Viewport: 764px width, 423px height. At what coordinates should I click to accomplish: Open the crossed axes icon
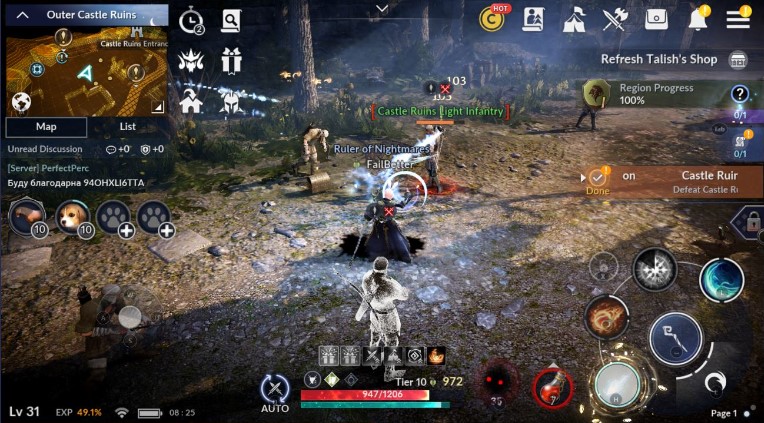[x=615, y=18]
